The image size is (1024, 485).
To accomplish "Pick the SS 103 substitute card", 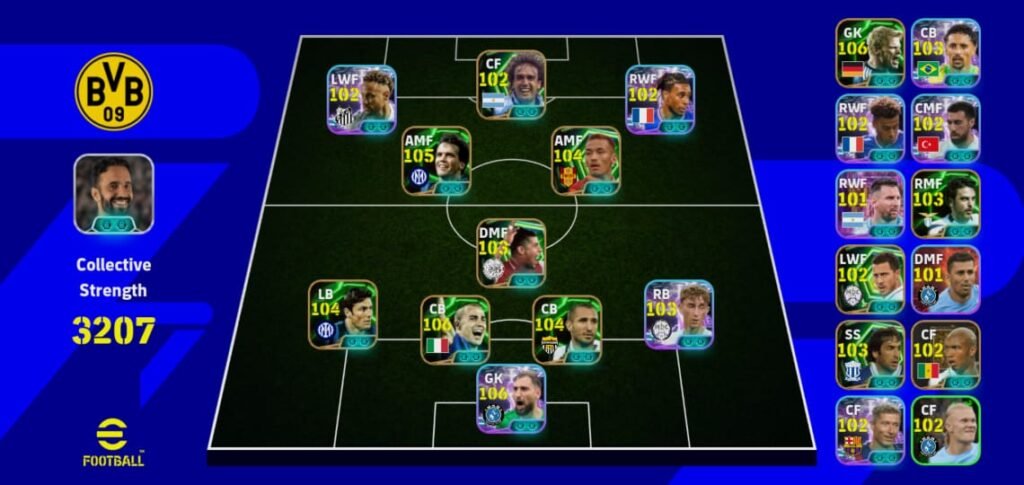I will point(870,354).
